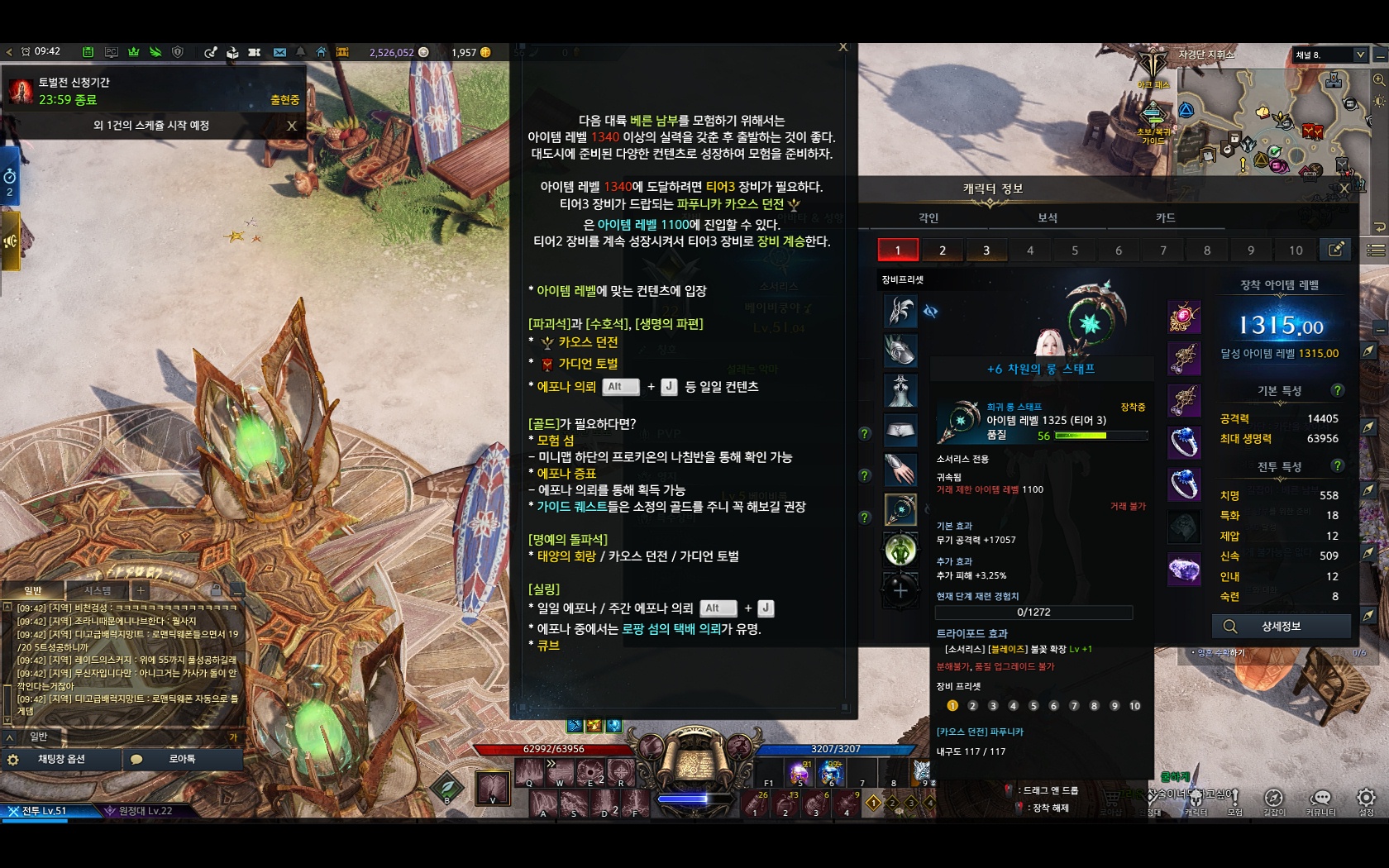The width and height of the screenshot is (1389, 868).
Task: Choose equipment preset tab 3
Action: click(x=986, y=250)
